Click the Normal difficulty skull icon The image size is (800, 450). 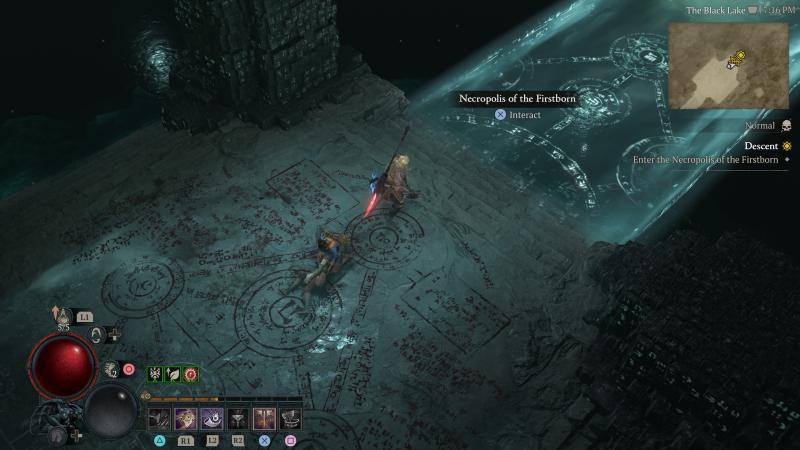(785, 126)
